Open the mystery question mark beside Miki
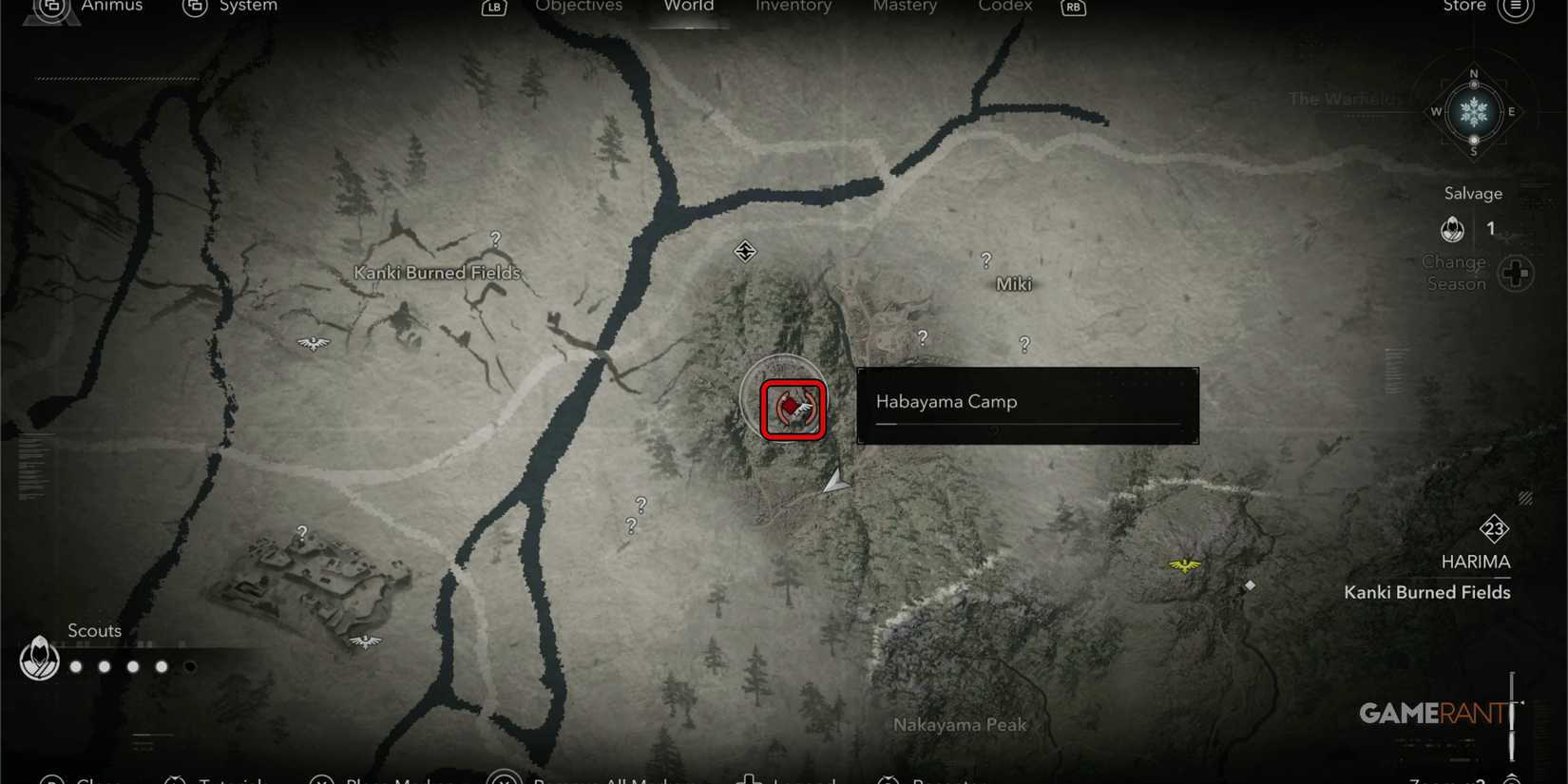 [x=985, y=259]
